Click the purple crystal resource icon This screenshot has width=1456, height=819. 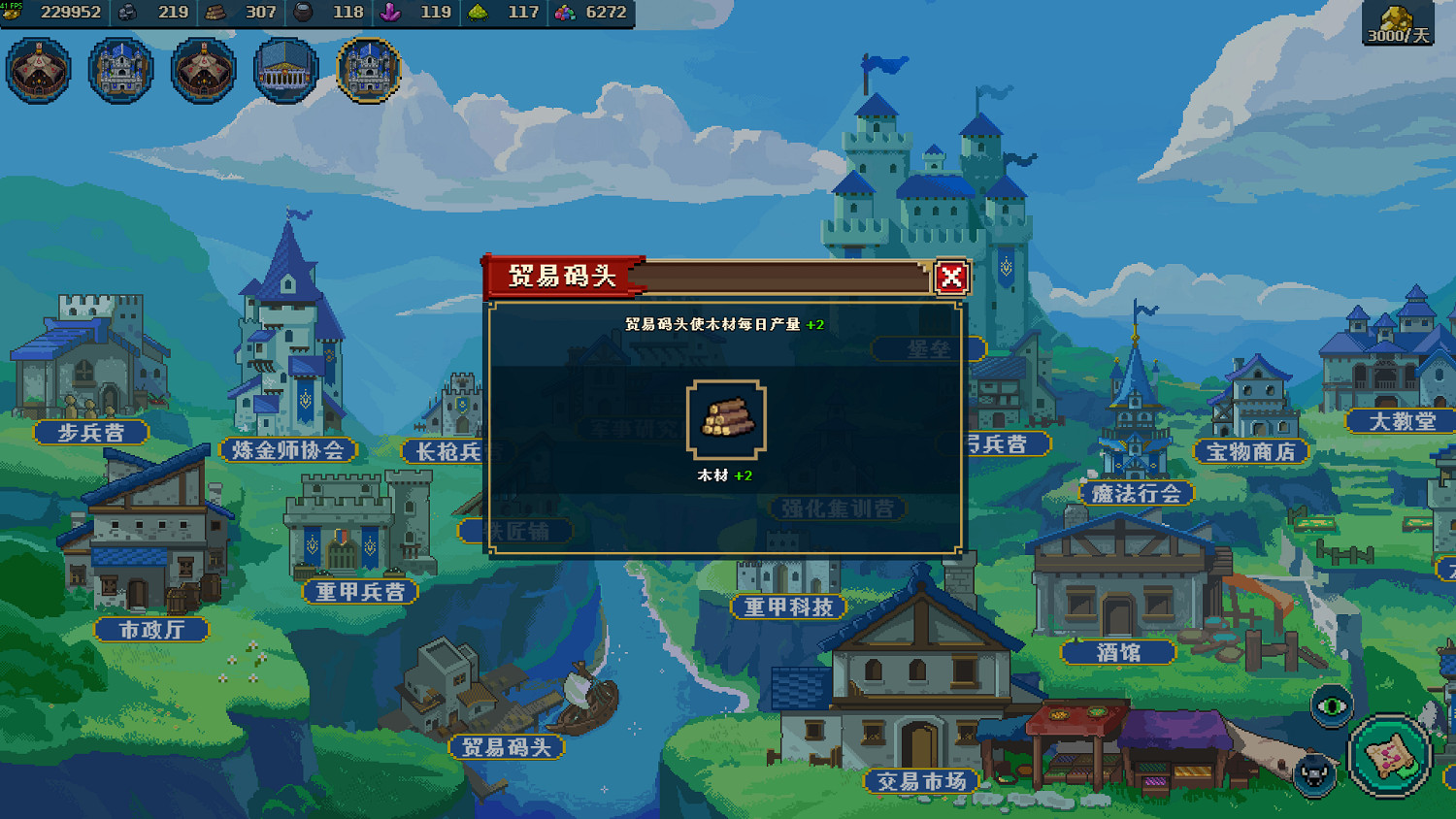coord(385,14)
